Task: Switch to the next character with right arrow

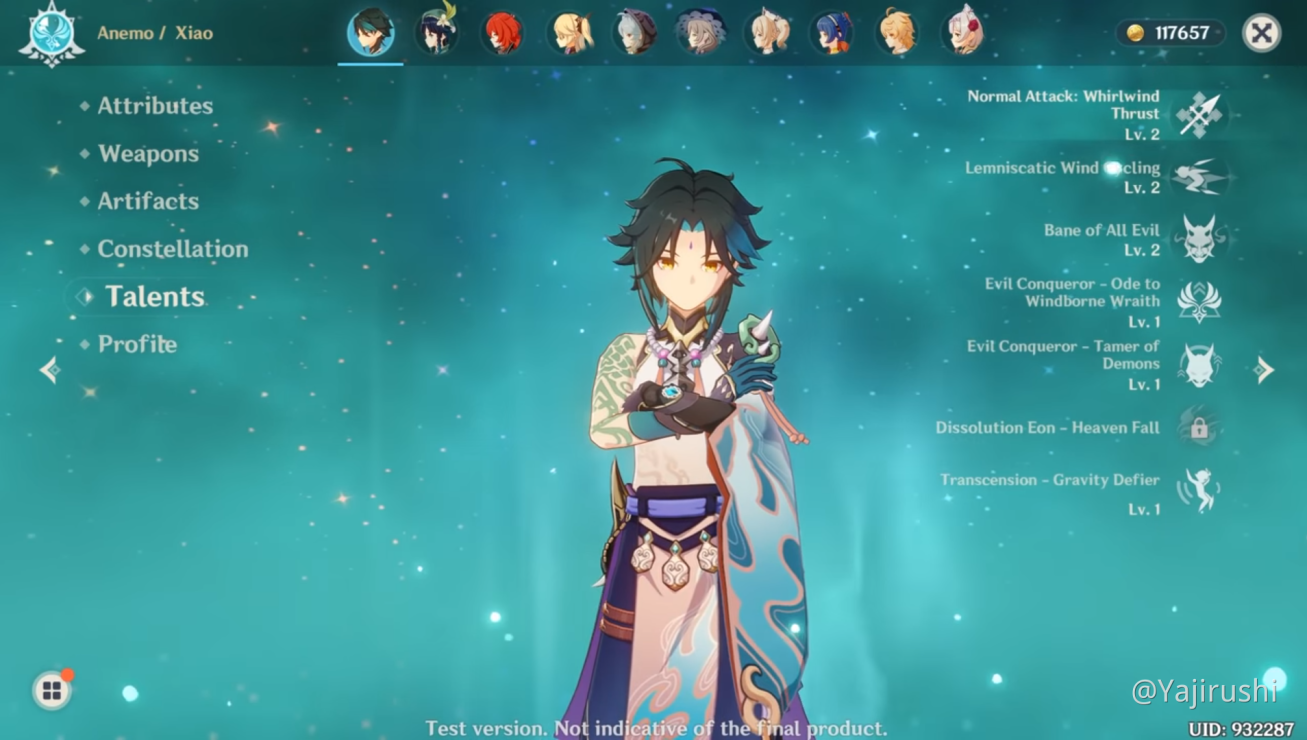Action: 1264,370
